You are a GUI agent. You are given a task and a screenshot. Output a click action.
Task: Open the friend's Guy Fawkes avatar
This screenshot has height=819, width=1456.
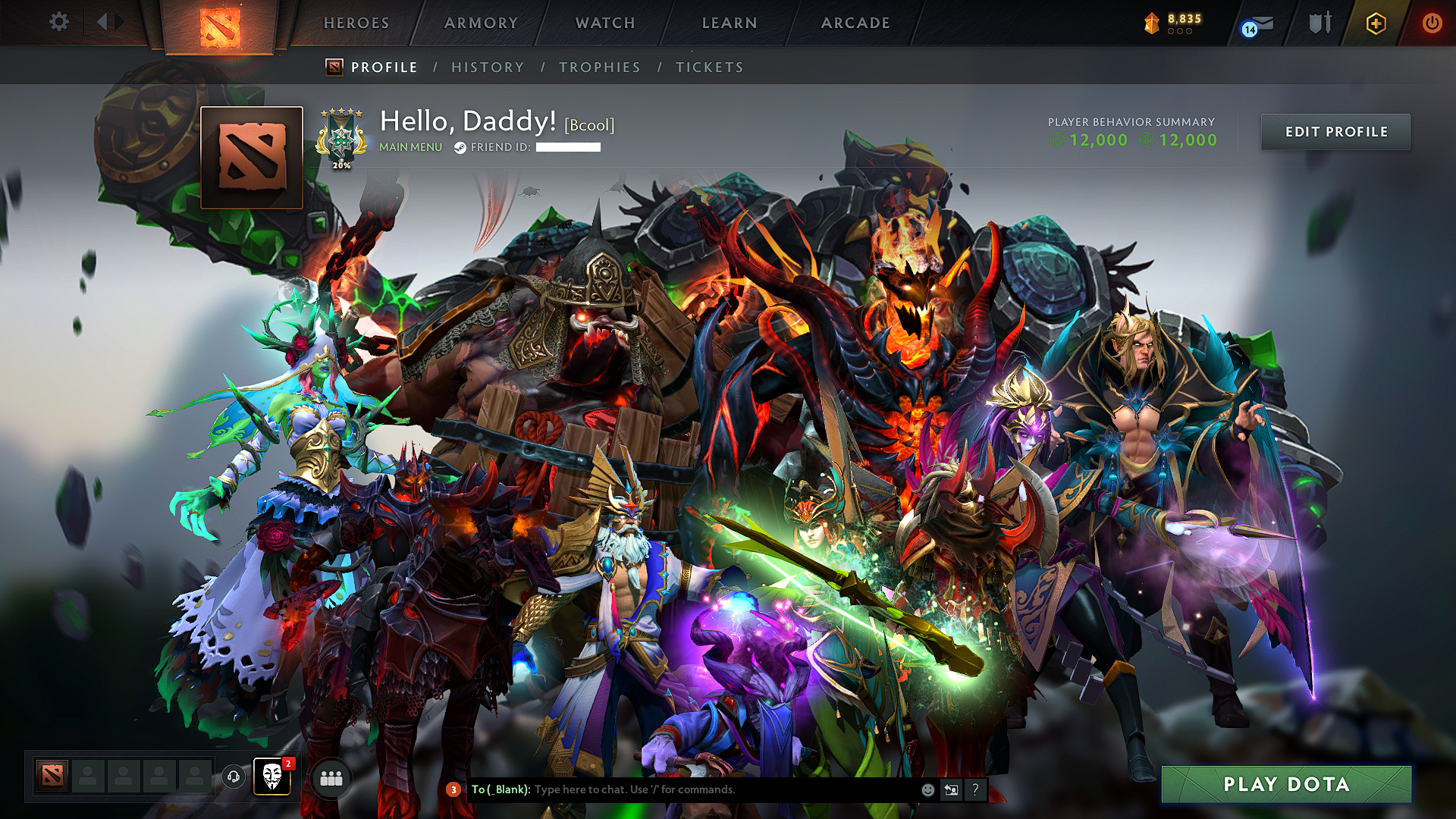tap(271, 775)
